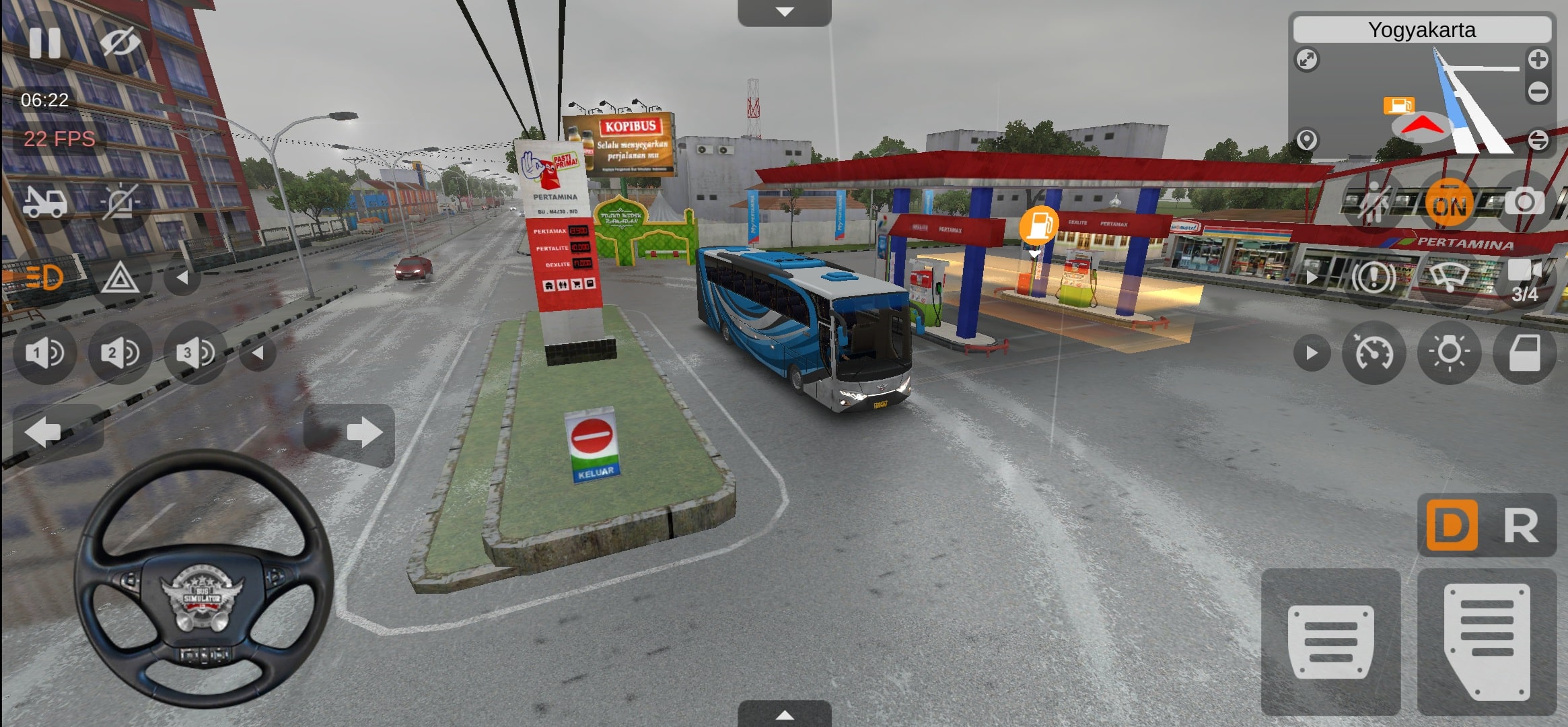Enable the hazard warning lights

point(121,277)
